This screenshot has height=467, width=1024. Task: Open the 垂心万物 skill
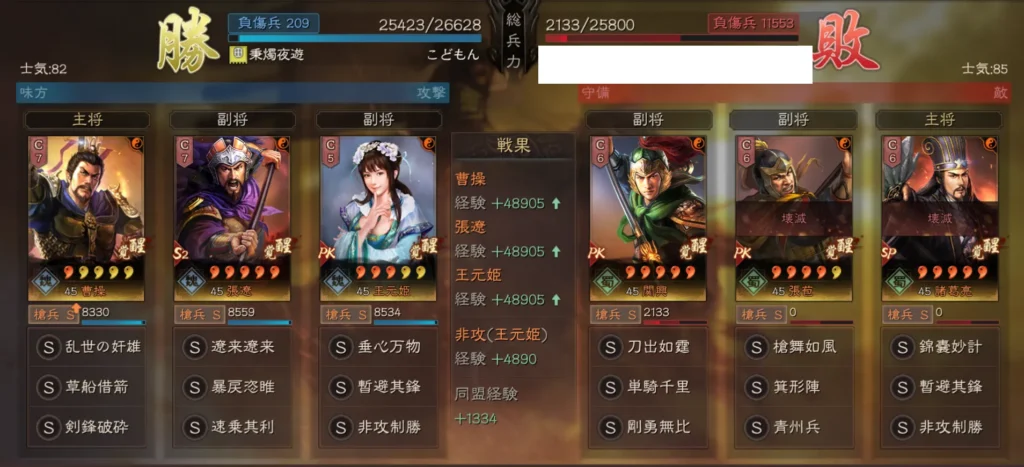(378, 347)
